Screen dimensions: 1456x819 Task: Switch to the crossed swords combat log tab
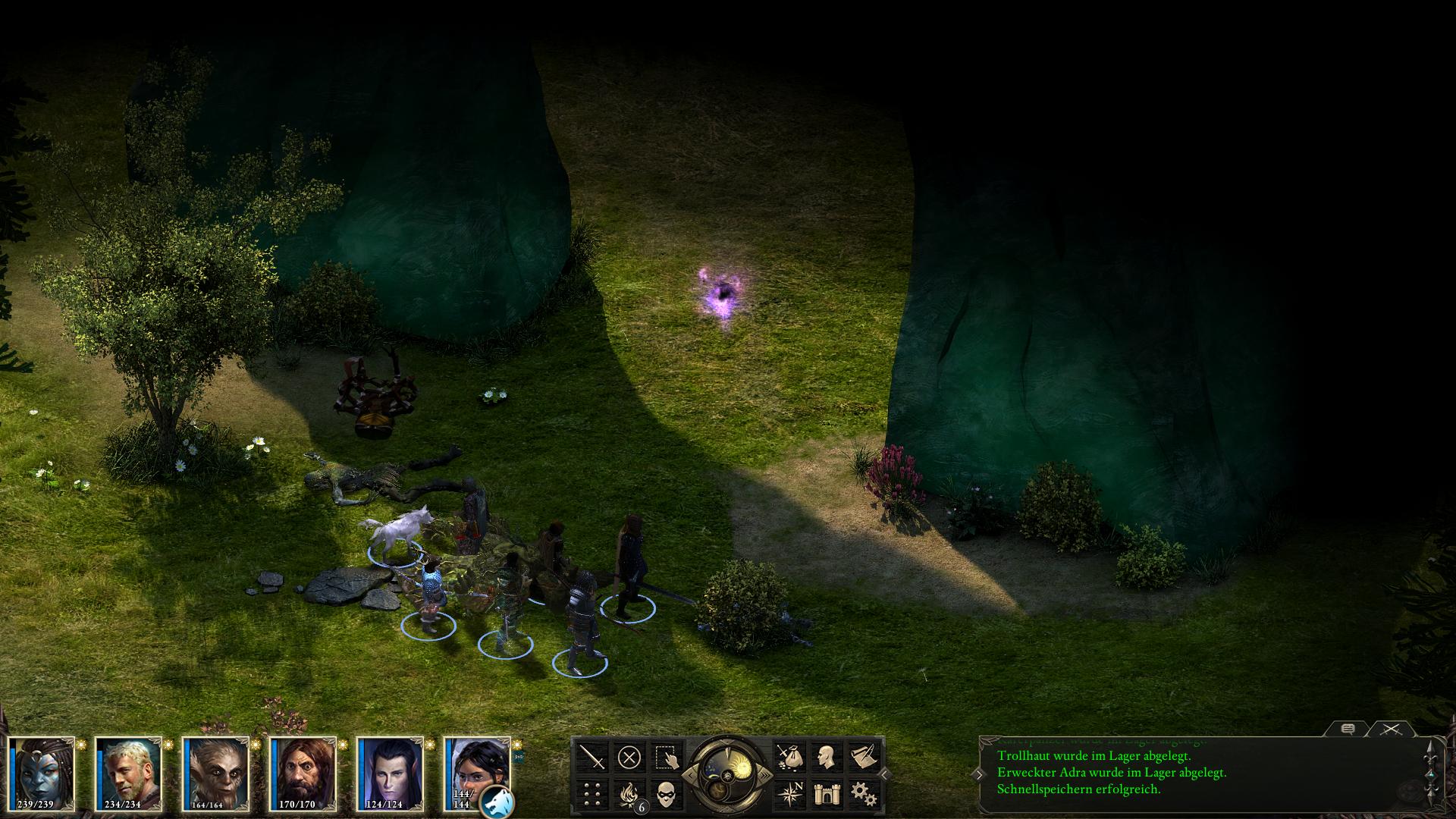point(1390,729)
